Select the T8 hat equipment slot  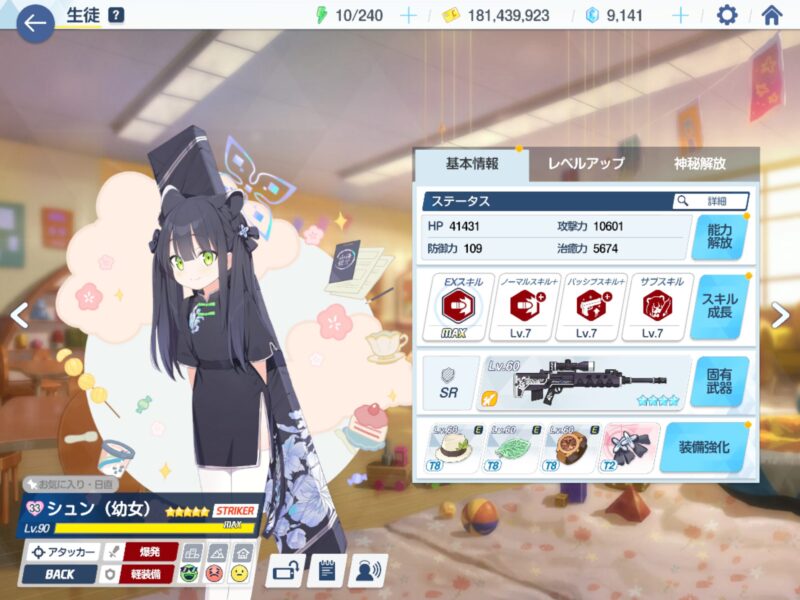[454, 446]
